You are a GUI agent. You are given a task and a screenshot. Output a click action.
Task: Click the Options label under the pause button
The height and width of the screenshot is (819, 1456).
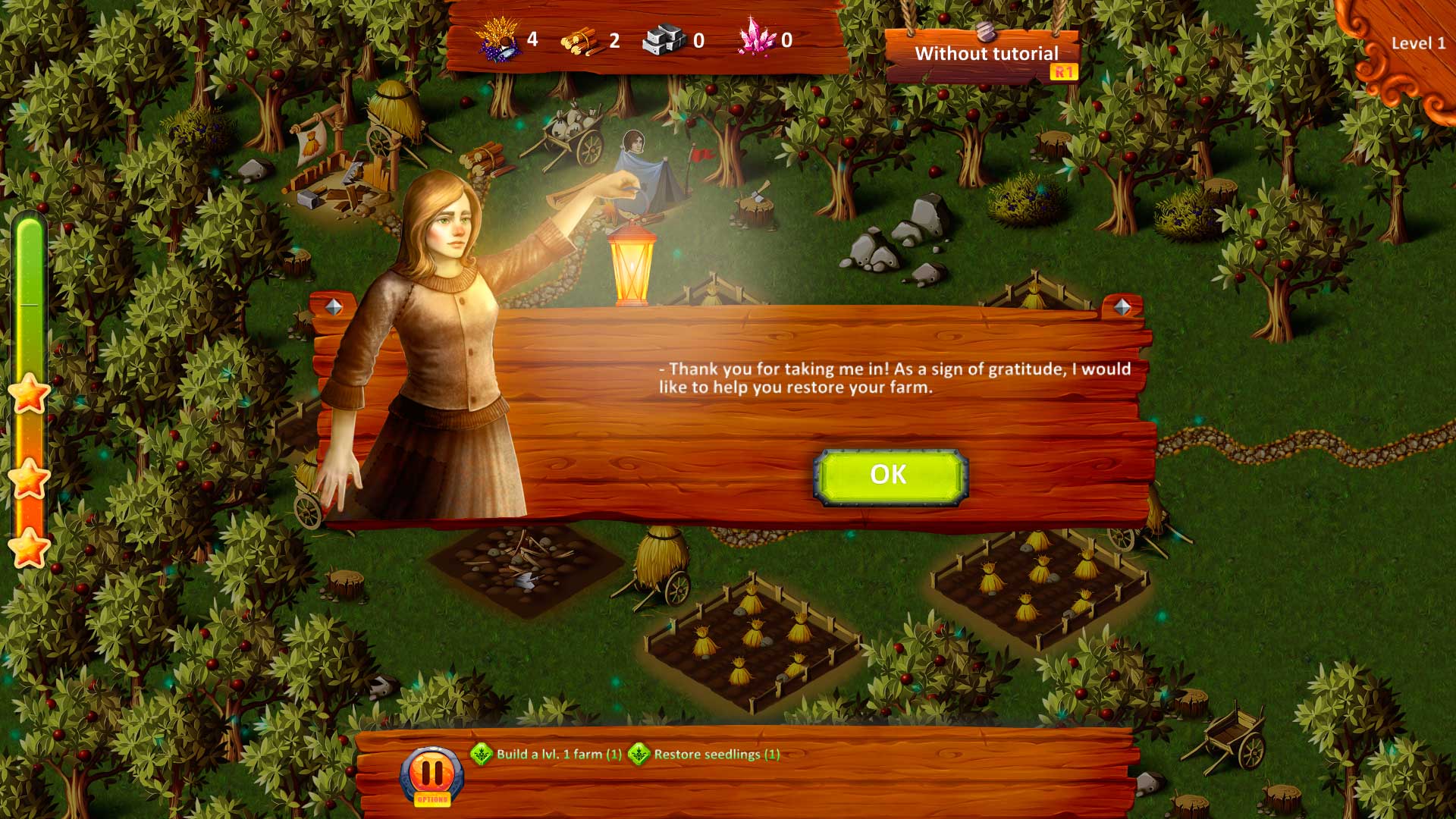(x=431, y=798)
